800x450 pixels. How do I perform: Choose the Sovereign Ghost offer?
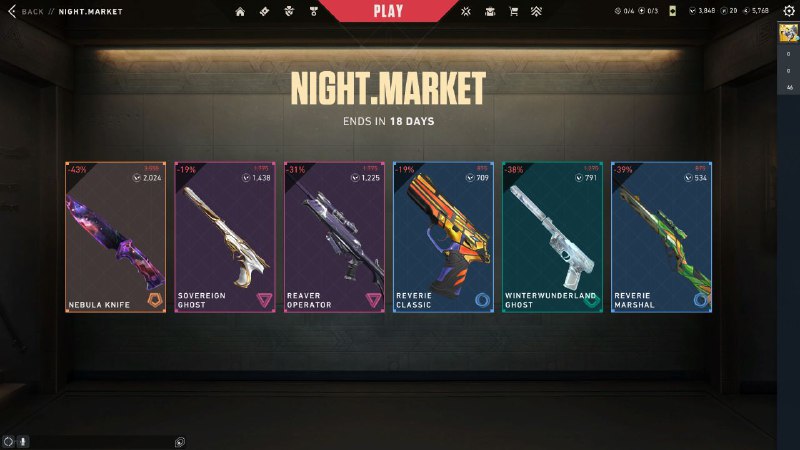pyautogui.click(x=224, y=238)
